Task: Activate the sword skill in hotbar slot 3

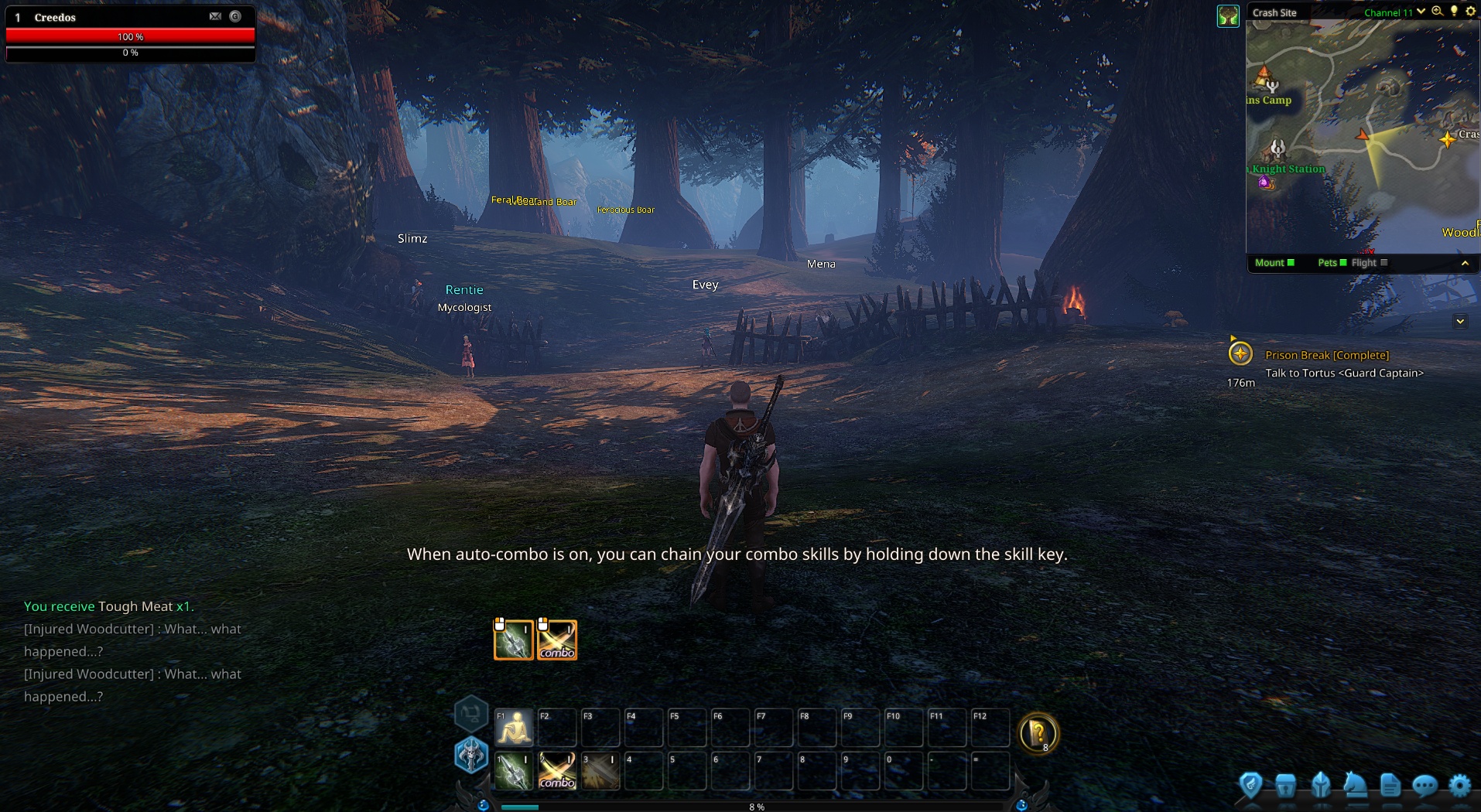Action: click(x=600, y=771)
